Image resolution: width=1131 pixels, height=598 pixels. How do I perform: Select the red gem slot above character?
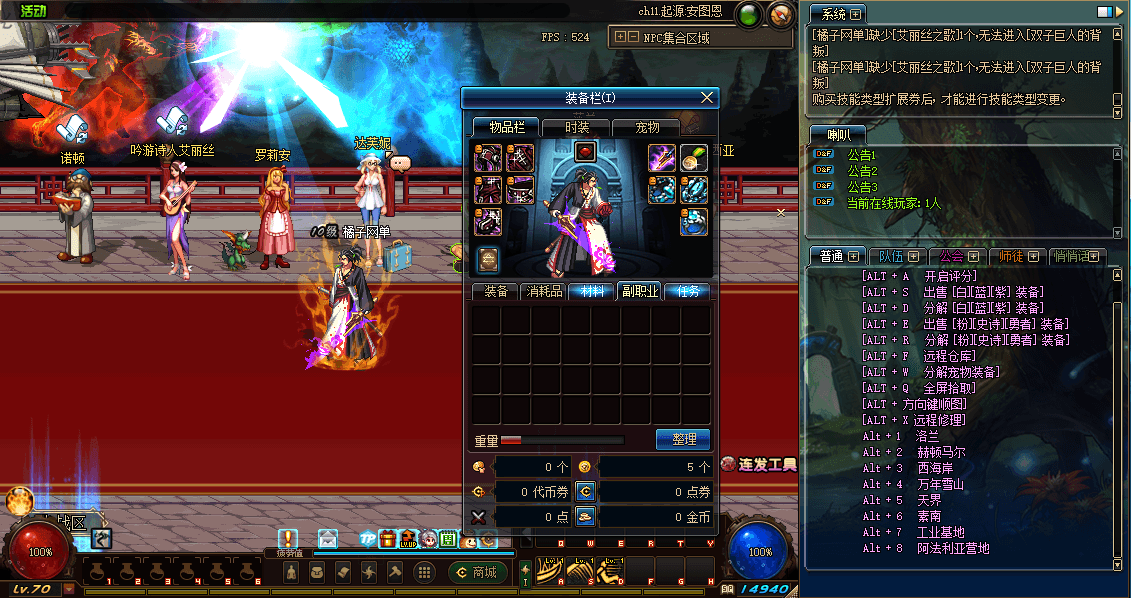point(586,152)
